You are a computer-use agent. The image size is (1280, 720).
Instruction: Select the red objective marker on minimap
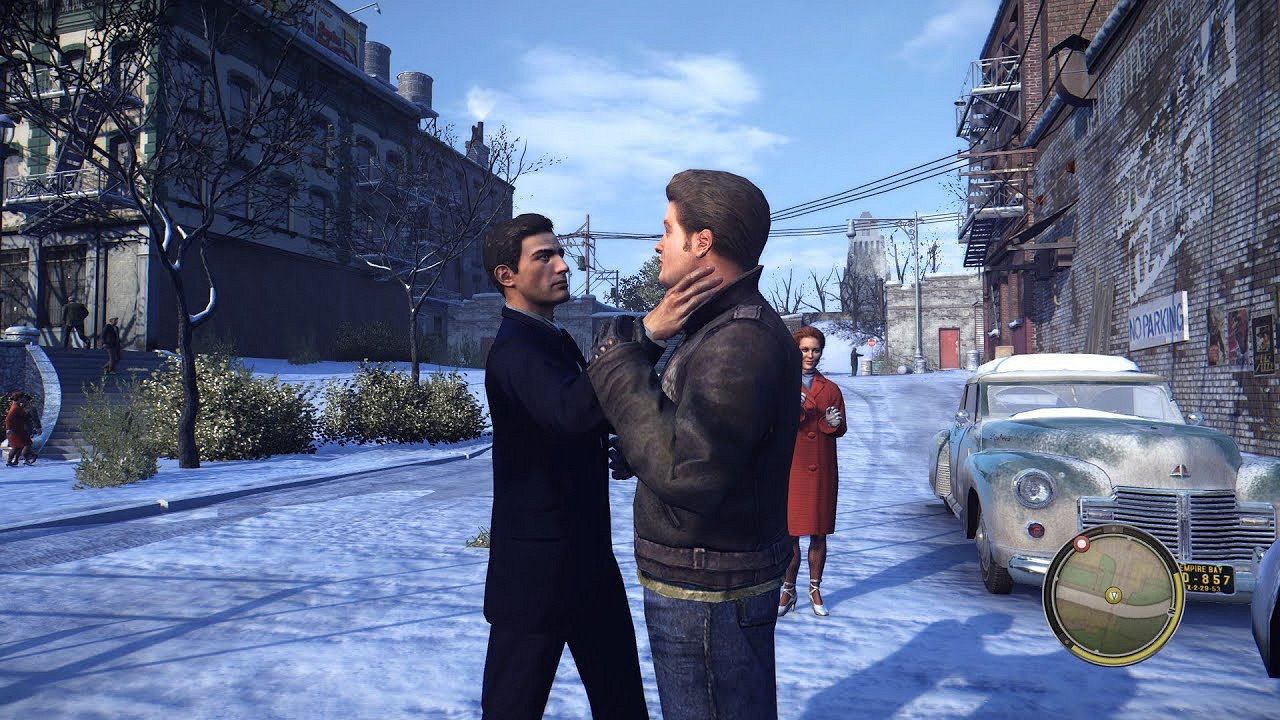click(1081, 545)
